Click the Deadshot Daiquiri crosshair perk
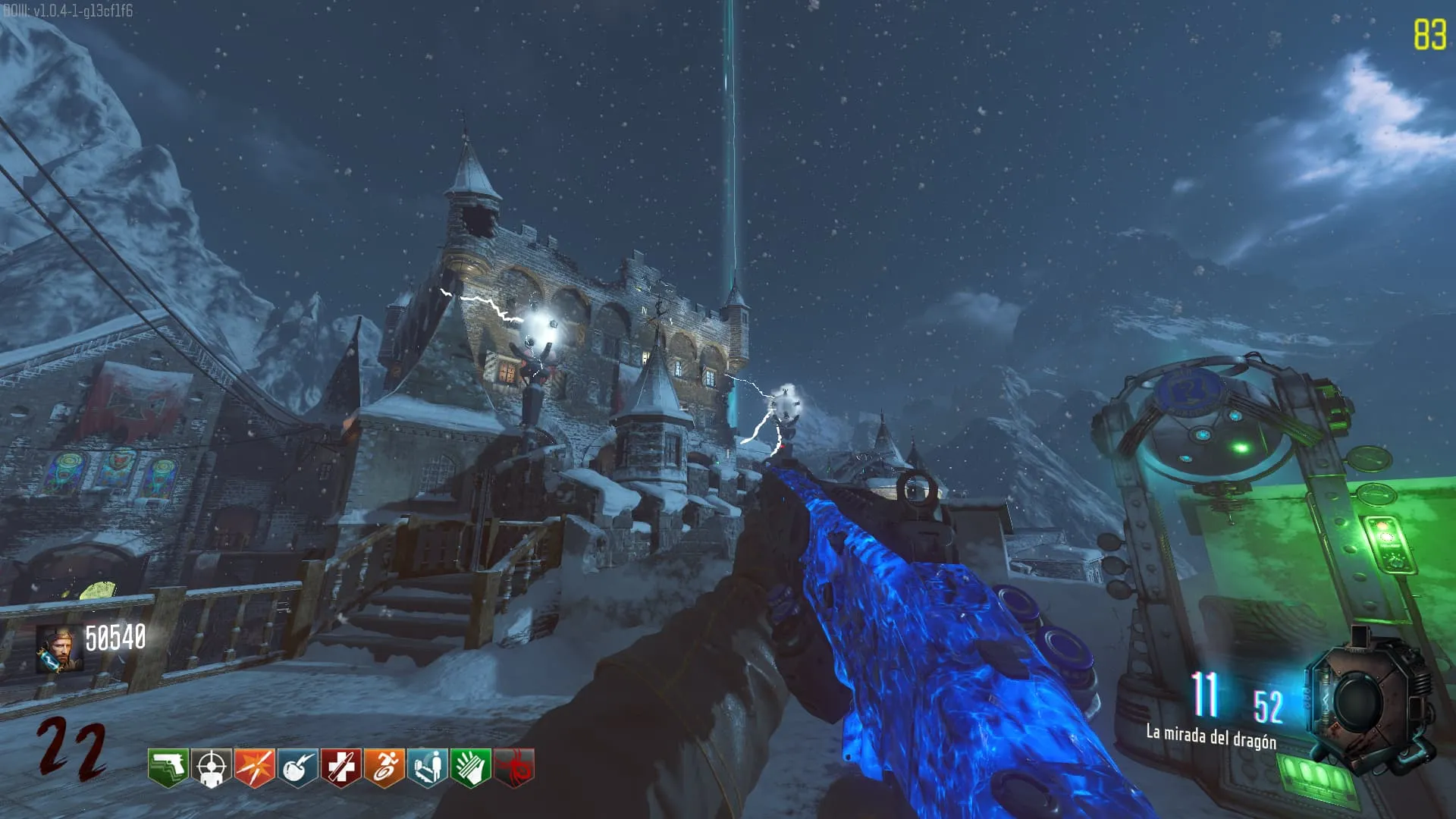This screenshot has width=1456, height=819. point(211,767)
